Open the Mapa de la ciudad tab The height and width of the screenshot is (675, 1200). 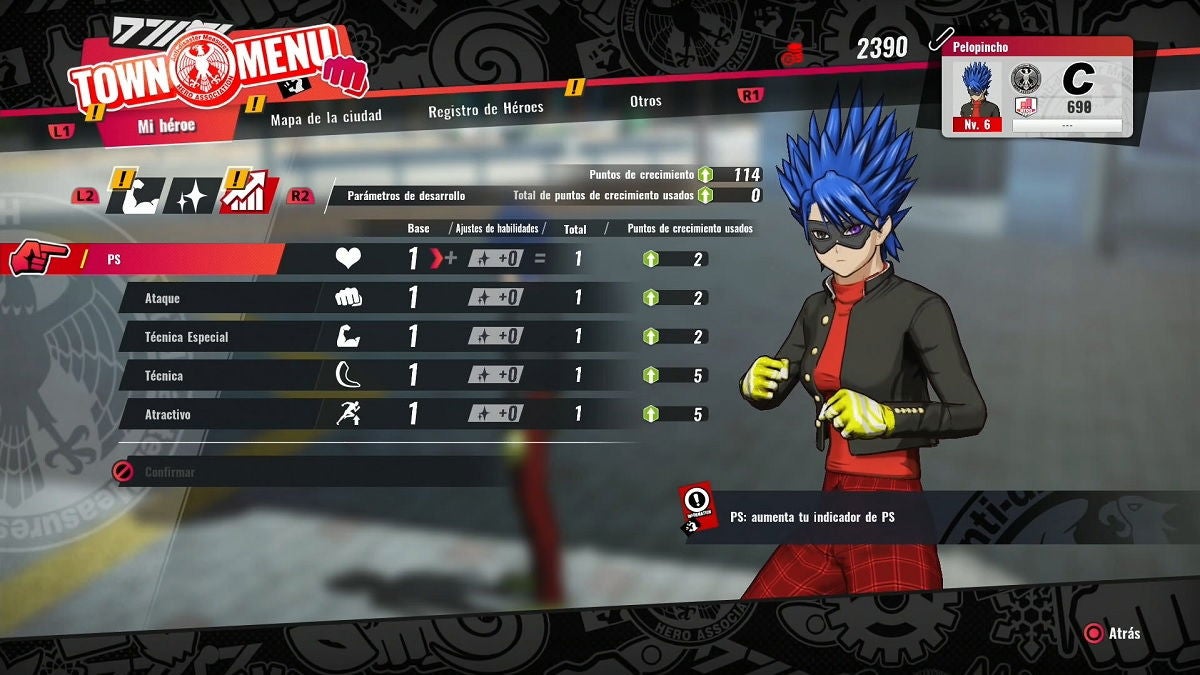326,117
